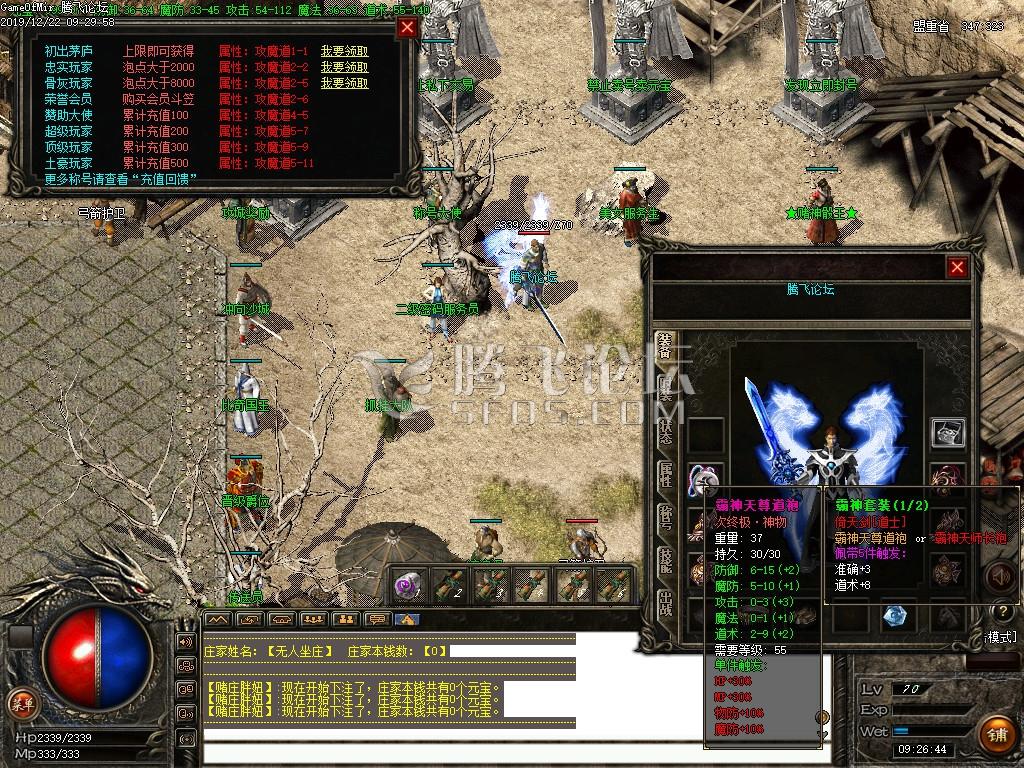
Task: Click the mountain icon on chat toolbar
Action: [x=218, y=619]
